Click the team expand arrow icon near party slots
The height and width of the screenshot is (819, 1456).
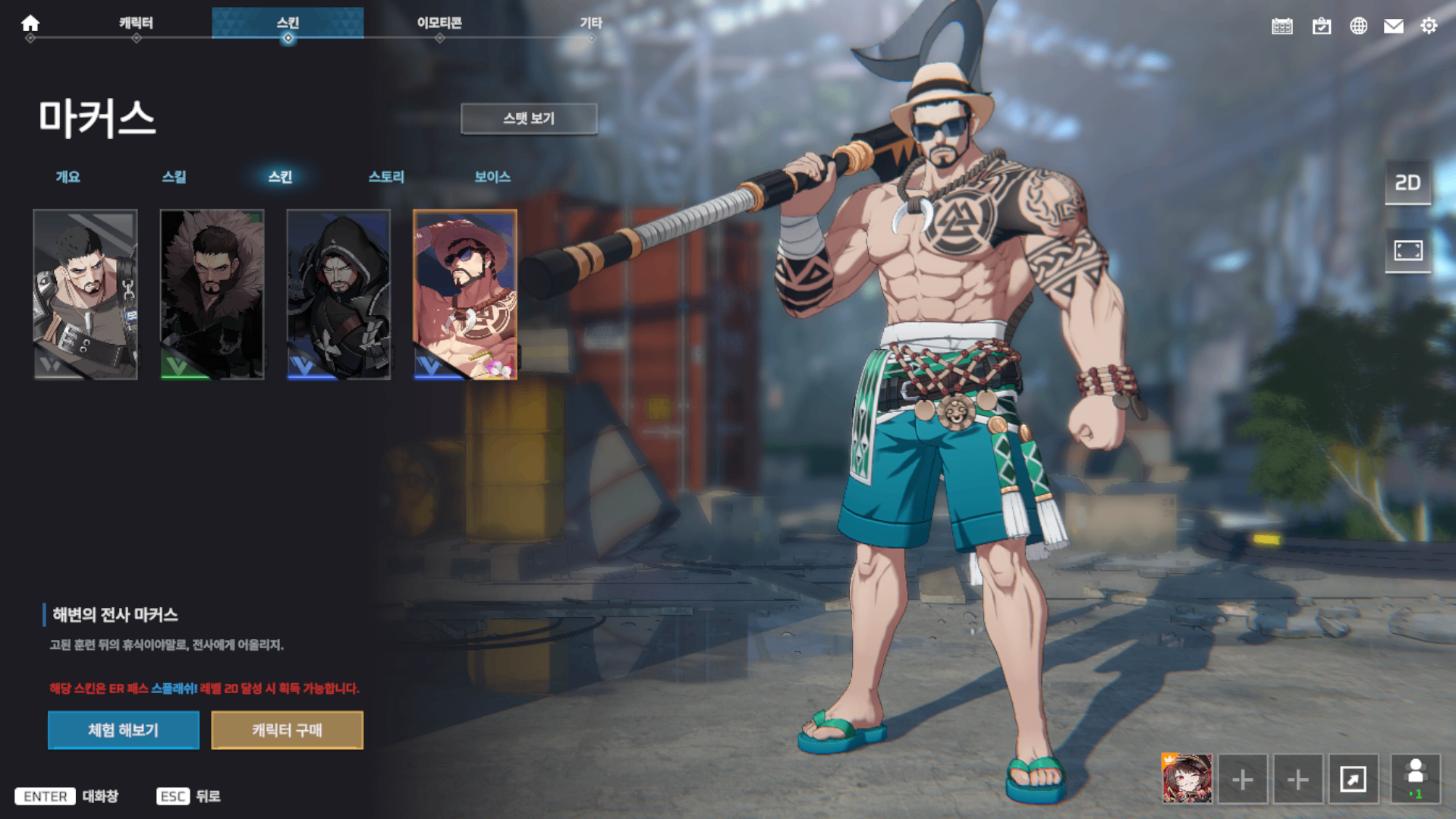(x=1355, y=779)
